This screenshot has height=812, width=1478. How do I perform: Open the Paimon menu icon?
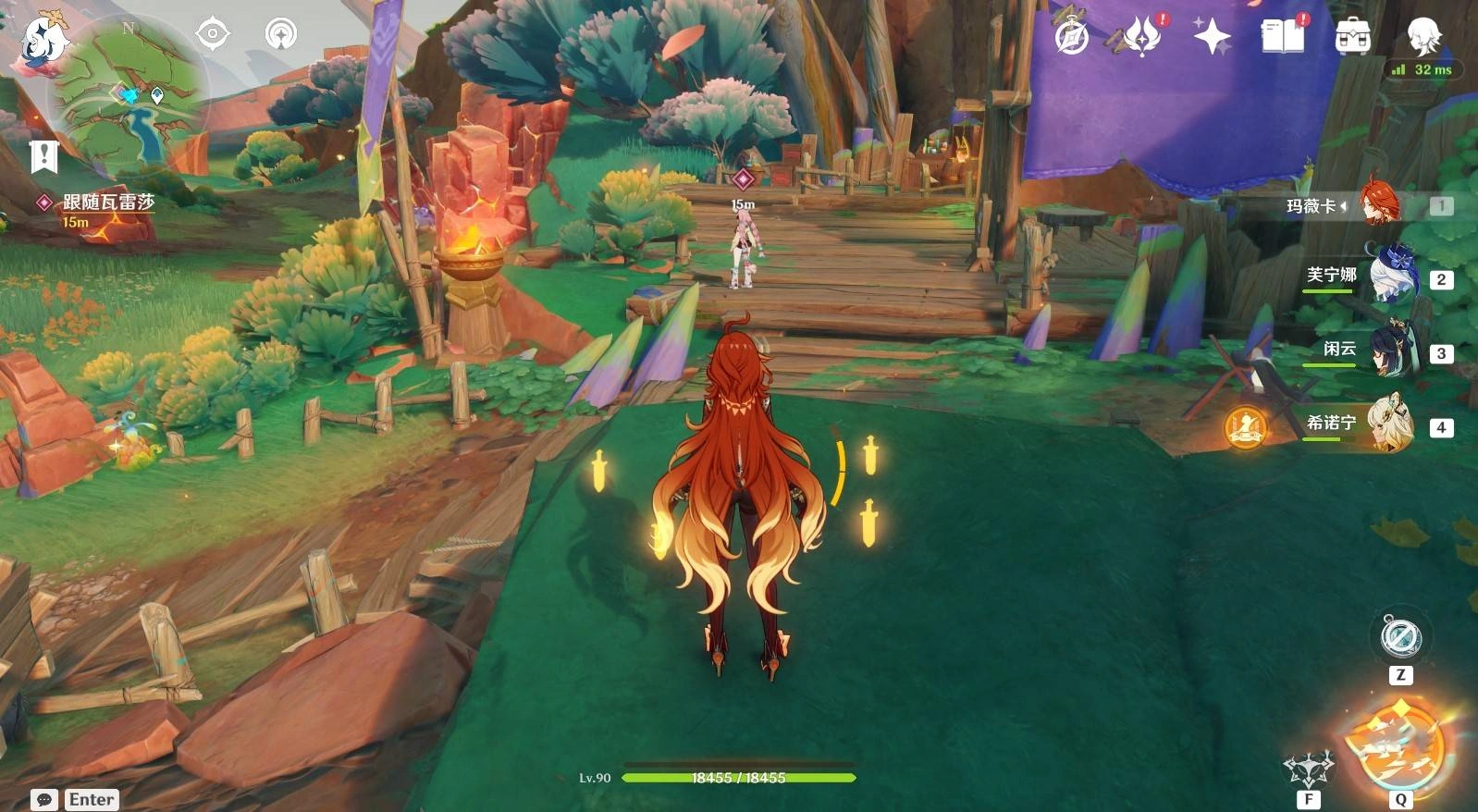point(42,40)
